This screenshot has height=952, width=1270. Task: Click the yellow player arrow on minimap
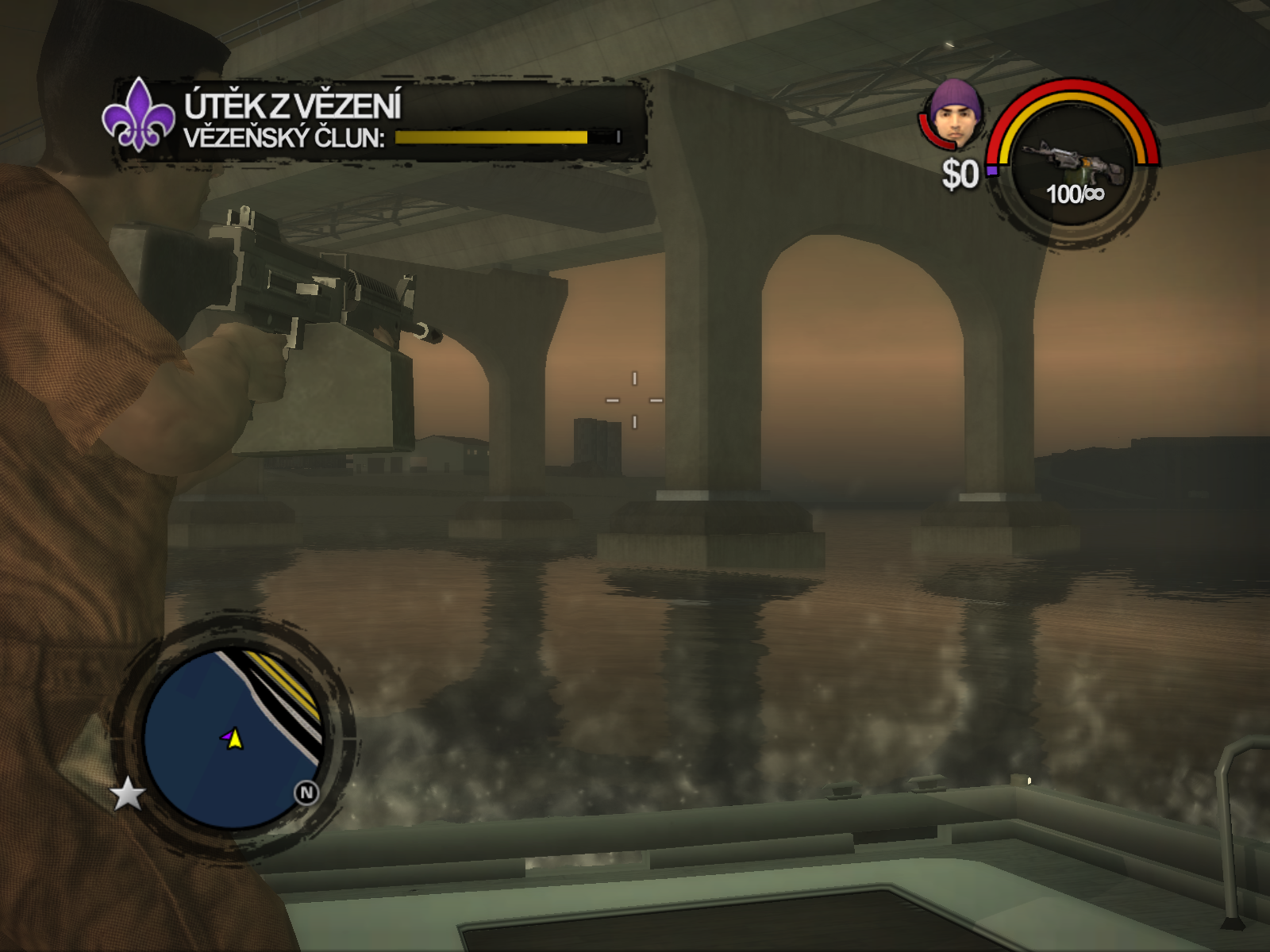click(233, 739)
